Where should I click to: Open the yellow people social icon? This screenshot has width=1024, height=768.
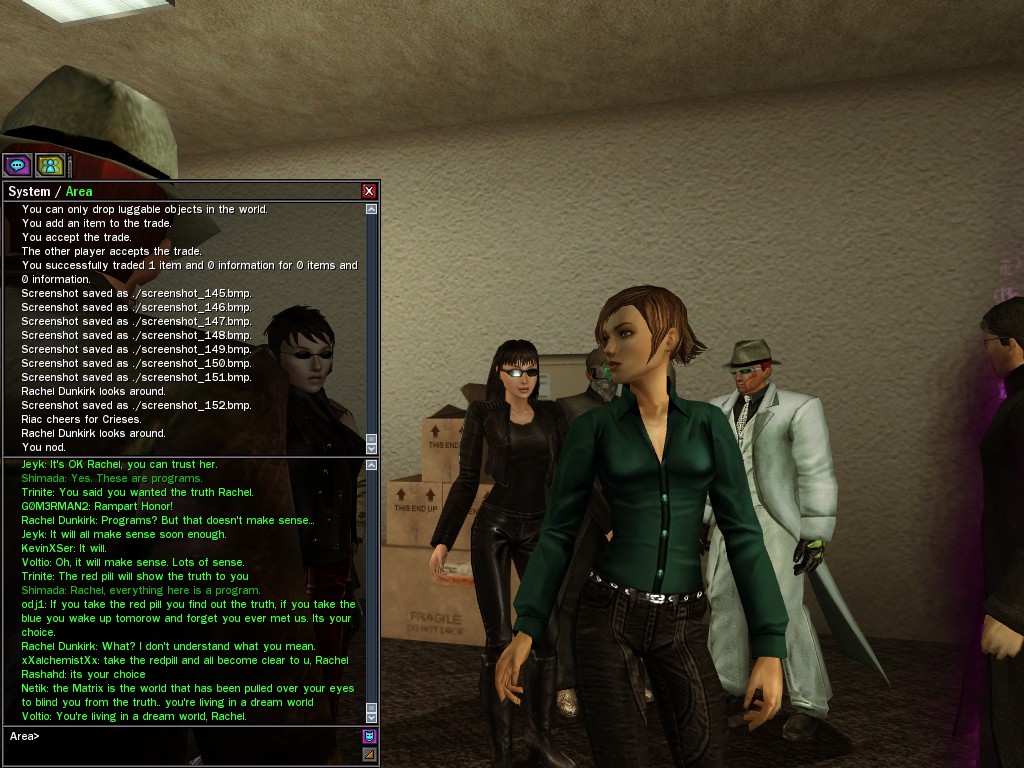[50, 165]
